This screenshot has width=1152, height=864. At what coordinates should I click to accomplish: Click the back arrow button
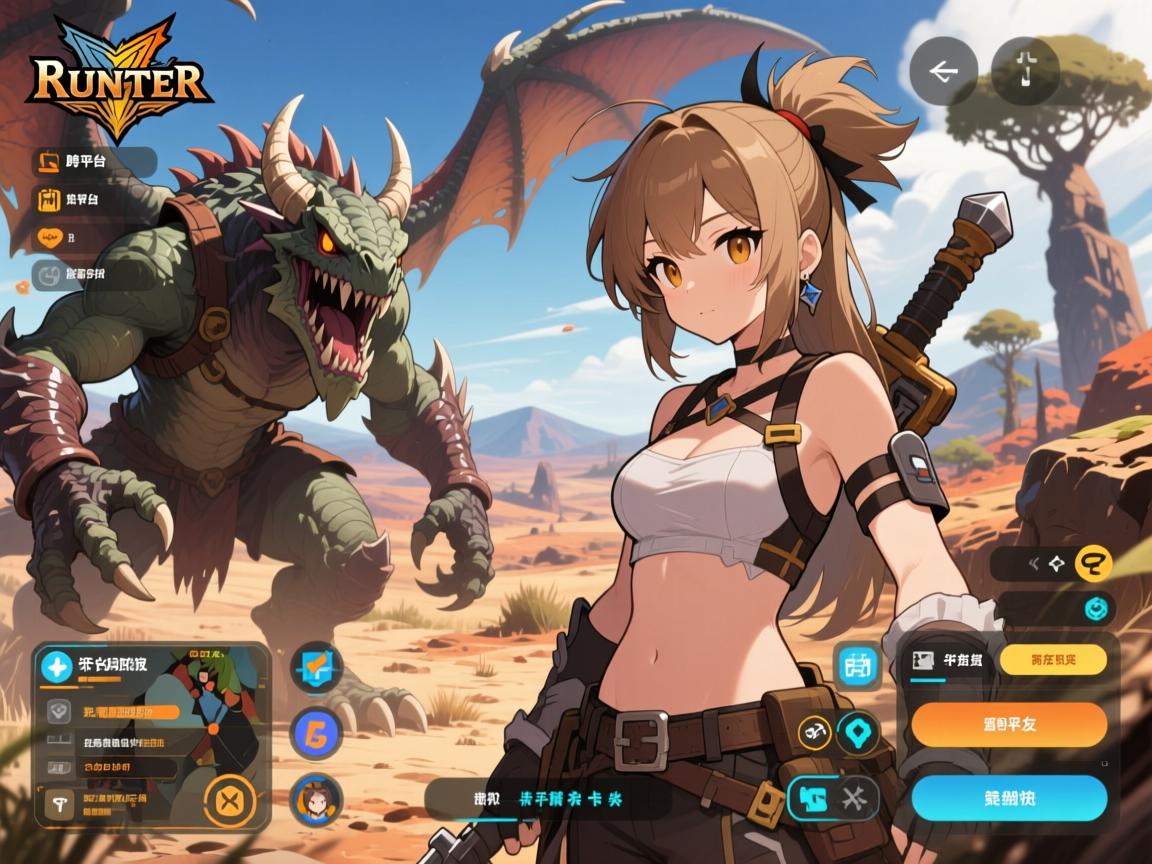[x=943, y=71]
